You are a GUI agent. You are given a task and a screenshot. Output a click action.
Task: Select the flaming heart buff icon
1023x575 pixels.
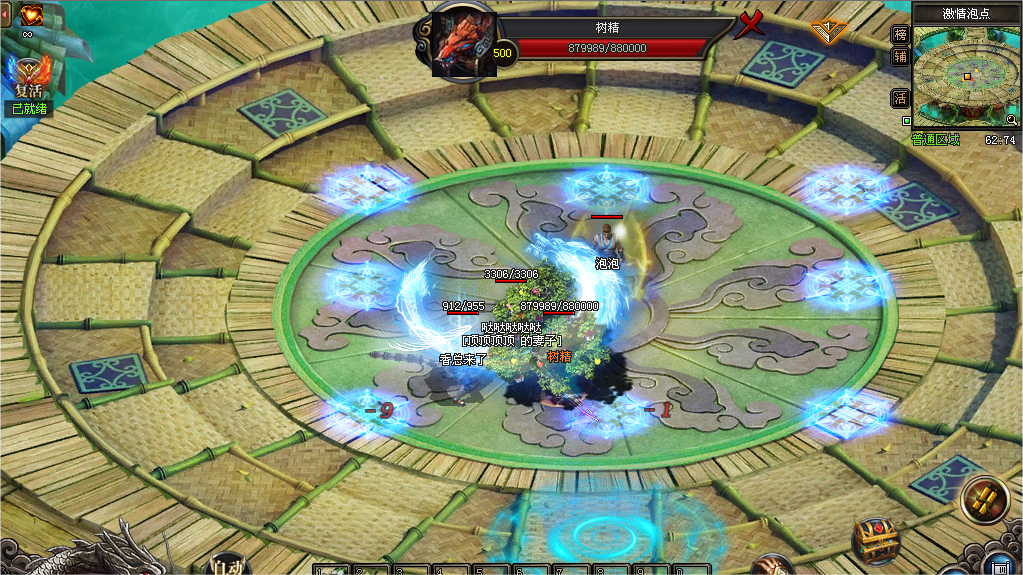pyautogui.click(x=31, y=14)
